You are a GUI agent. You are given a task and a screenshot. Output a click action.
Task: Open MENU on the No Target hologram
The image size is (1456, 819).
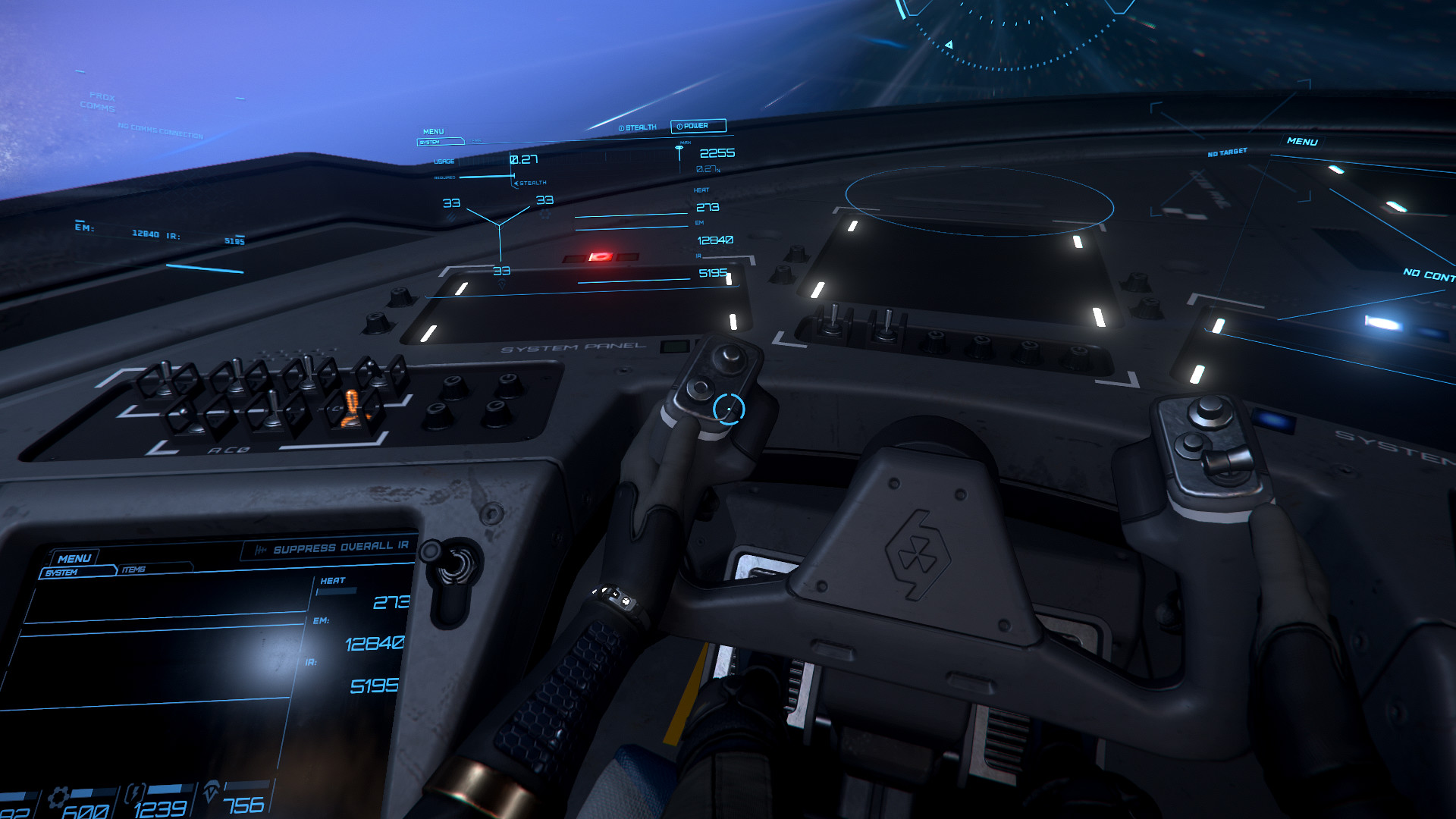click(x=1301, y=142)
